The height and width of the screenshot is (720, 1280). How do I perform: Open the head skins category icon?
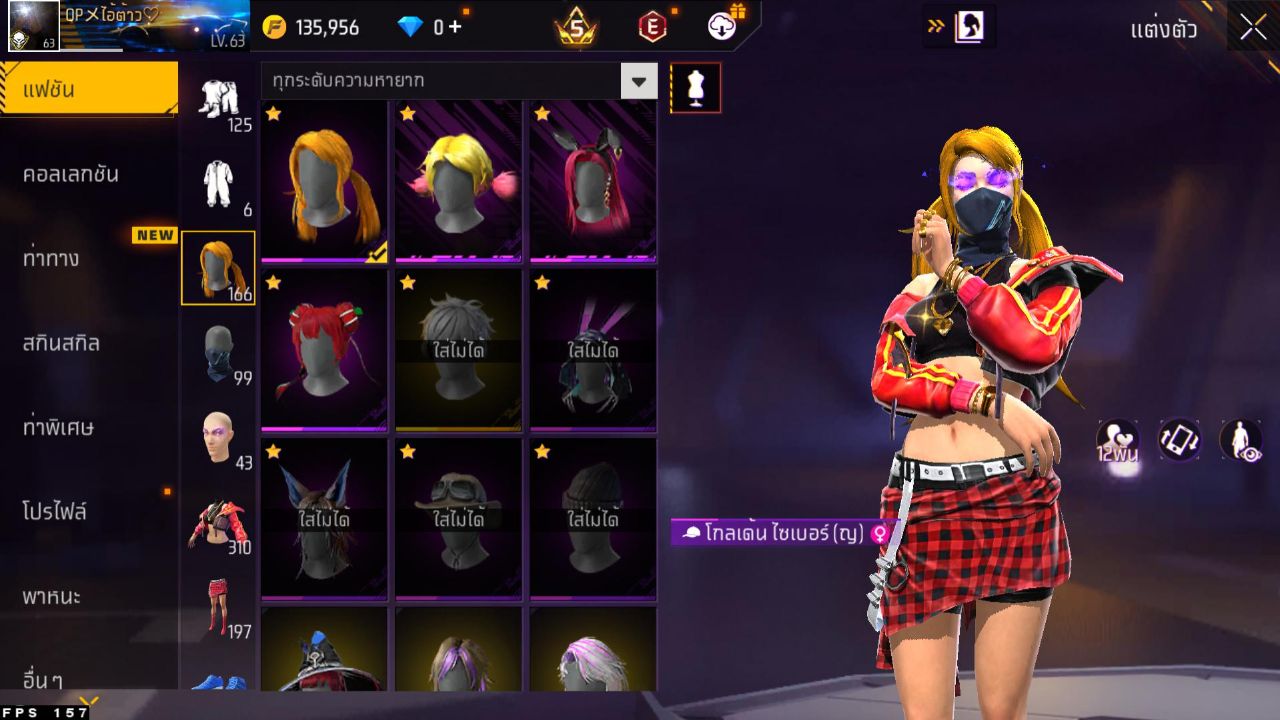coord(219,438)
